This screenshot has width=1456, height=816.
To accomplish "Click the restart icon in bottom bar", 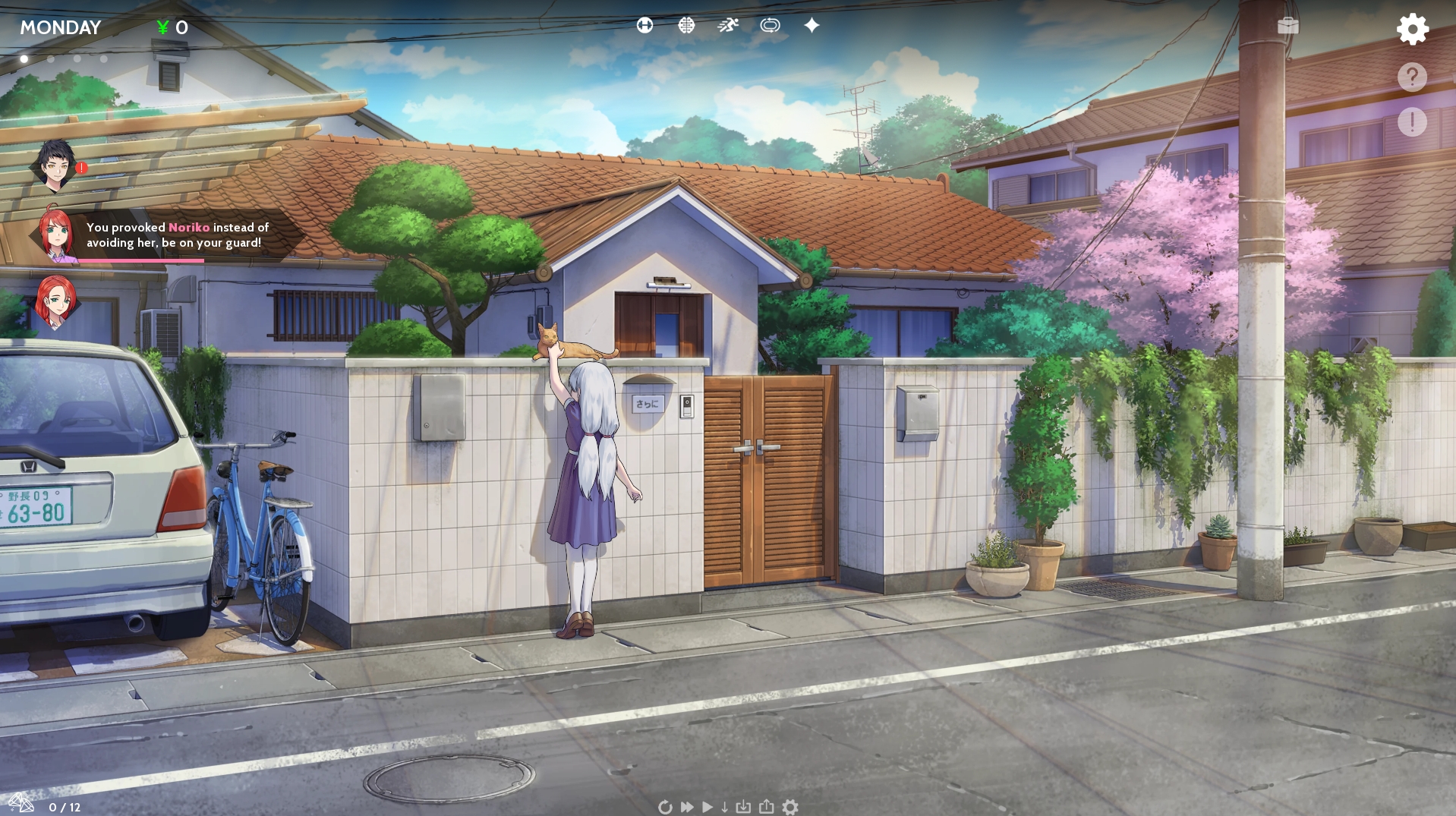I will point(666,807).
